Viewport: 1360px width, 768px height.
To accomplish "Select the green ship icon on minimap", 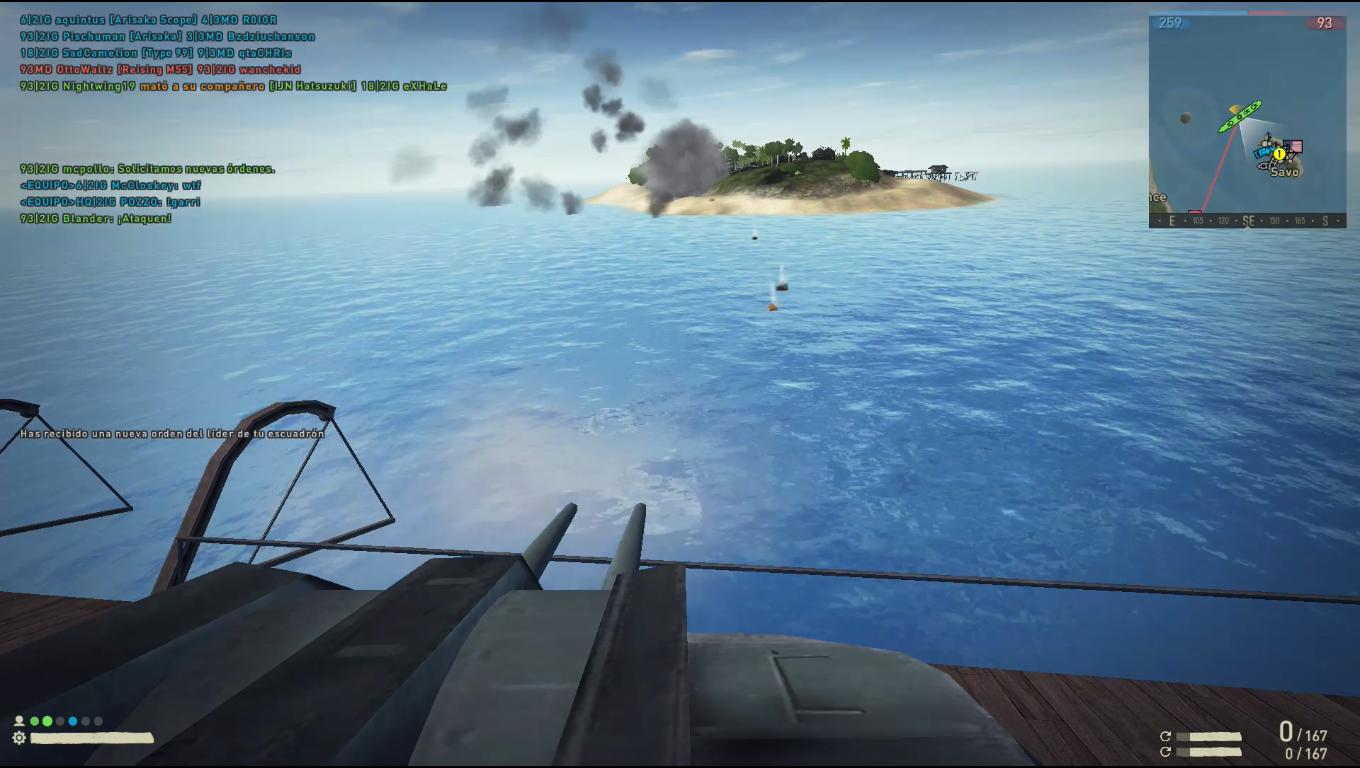I will pos(1239,117).
